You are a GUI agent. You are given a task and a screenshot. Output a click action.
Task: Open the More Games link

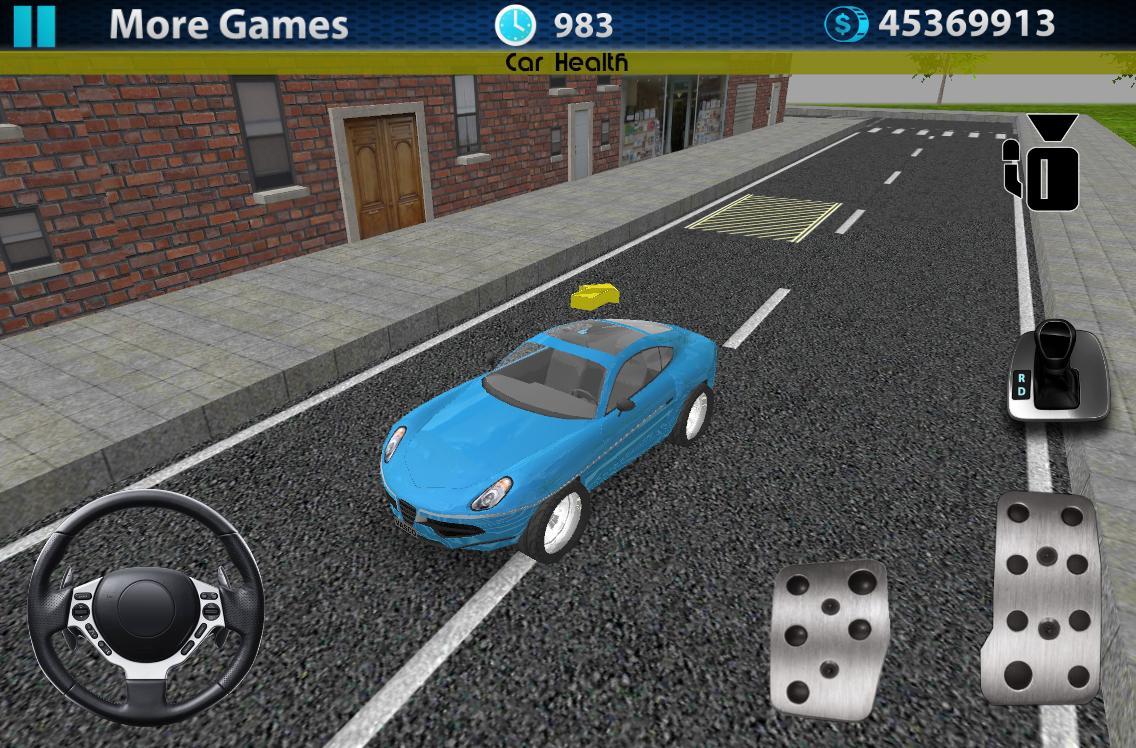pos(228,24)
